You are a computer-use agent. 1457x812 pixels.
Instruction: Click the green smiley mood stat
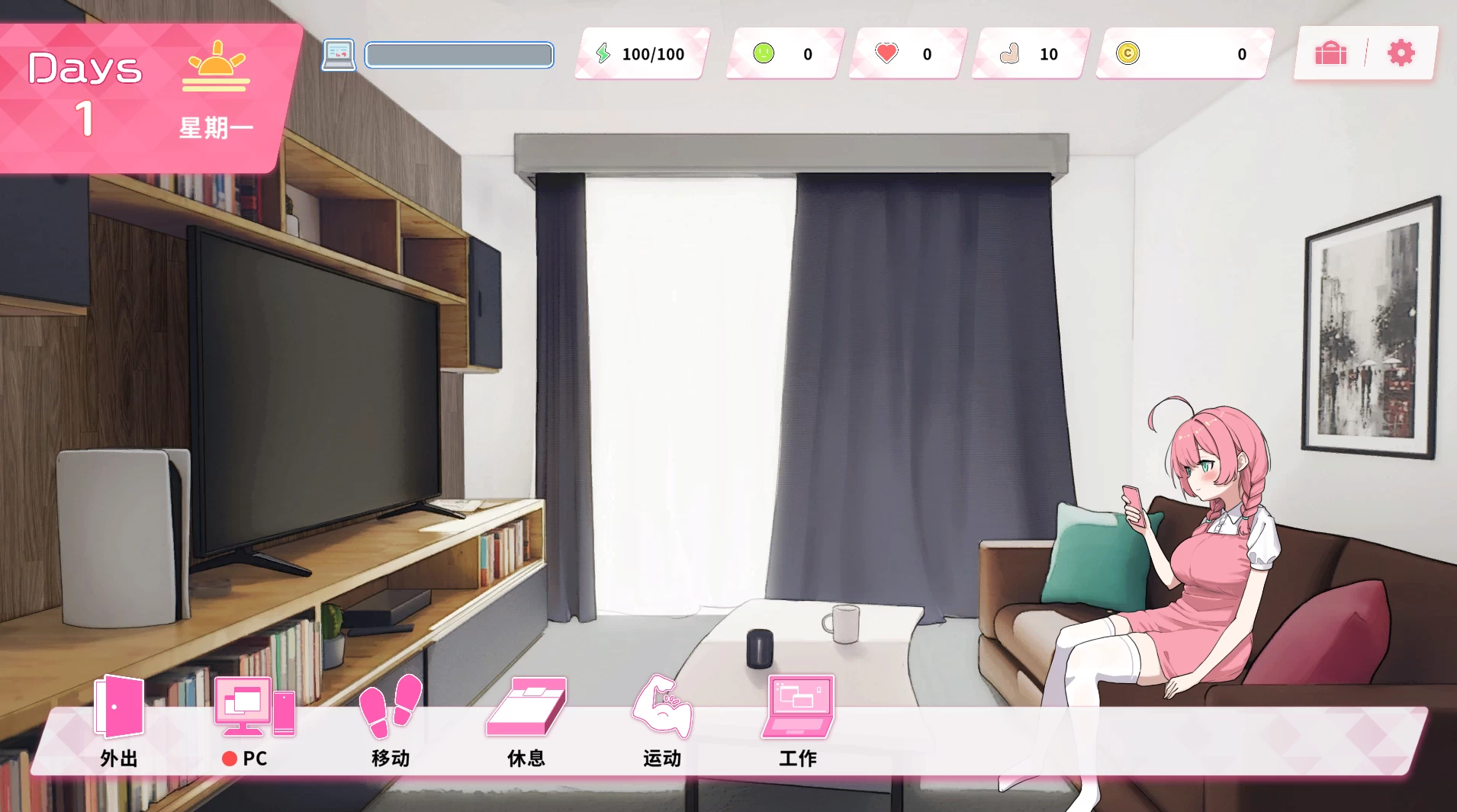(x=765, y=53)
